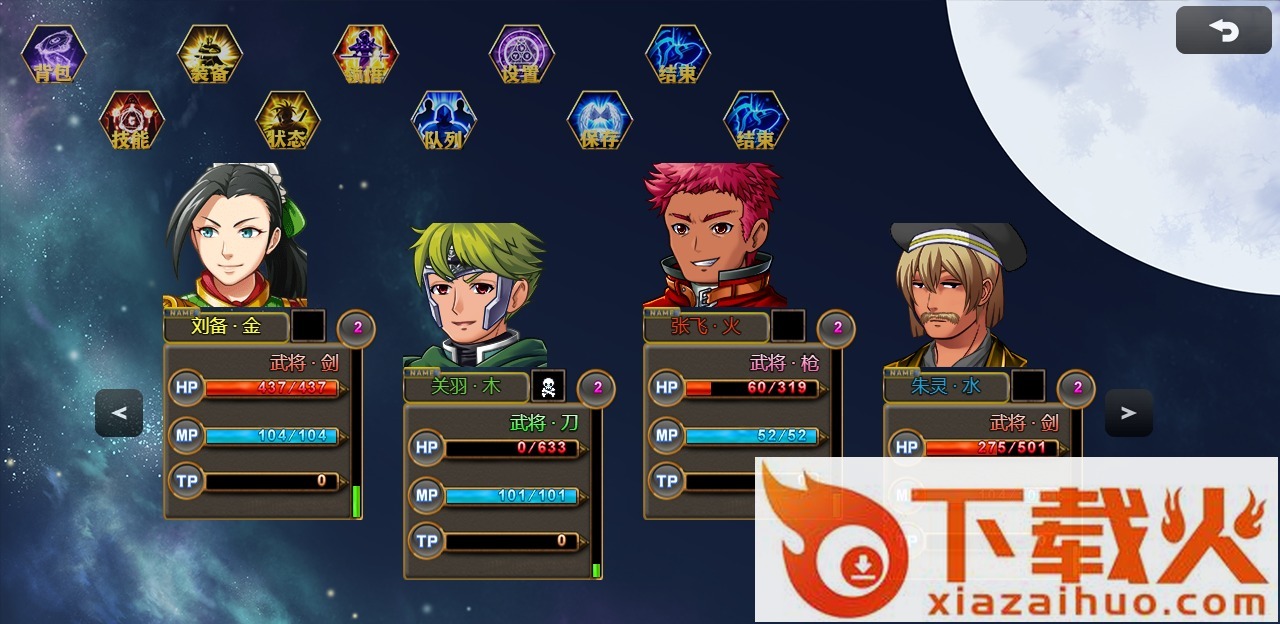The height and width of the screenshot is (624, 1280).
Task: Choose 朱灵·水 character portrait
Action: coord(955,298)
